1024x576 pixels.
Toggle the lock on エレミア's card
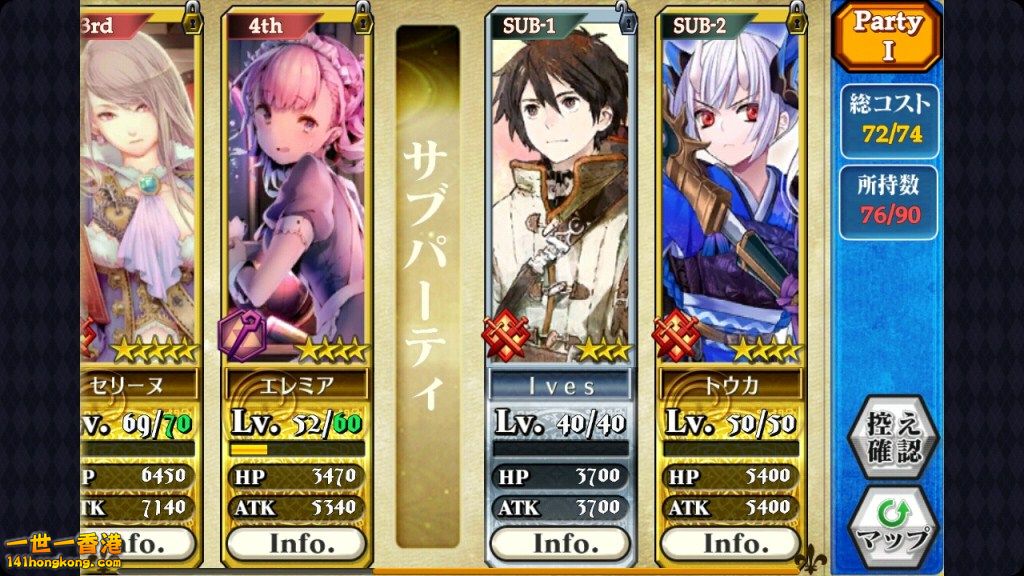(x=361, y=15)
